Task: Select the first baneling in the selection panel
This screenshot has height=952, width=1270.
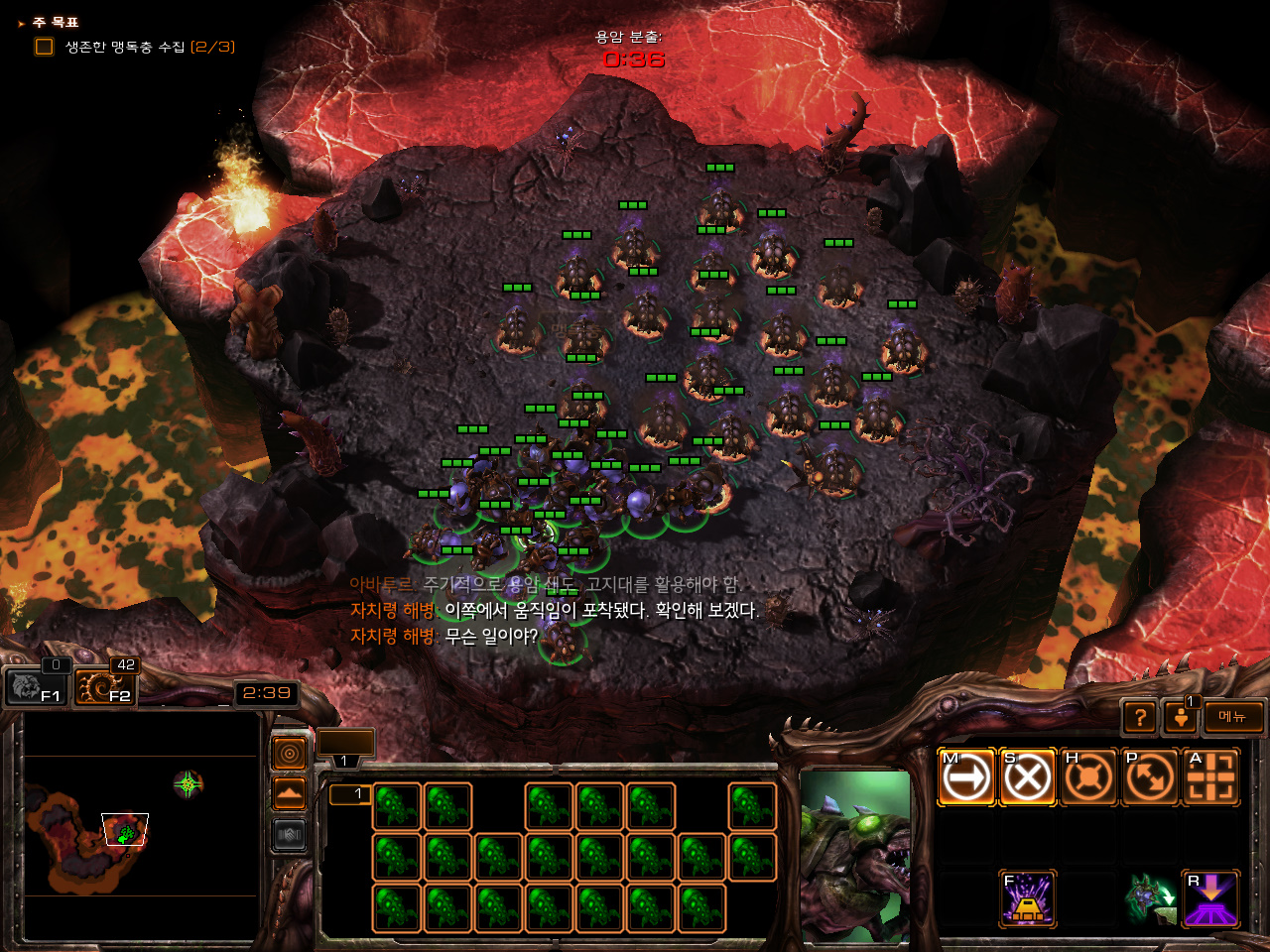Action: point(397,806)
